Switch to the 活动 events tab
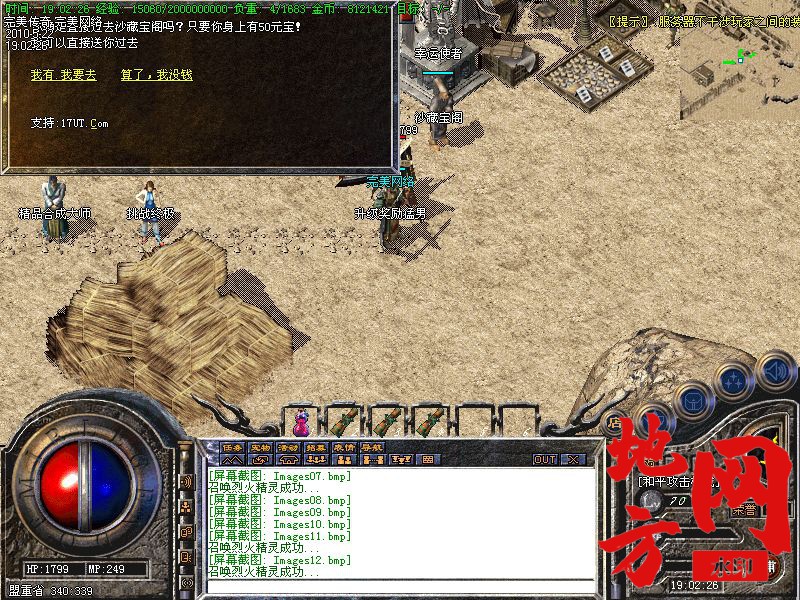 coord(288,447)
